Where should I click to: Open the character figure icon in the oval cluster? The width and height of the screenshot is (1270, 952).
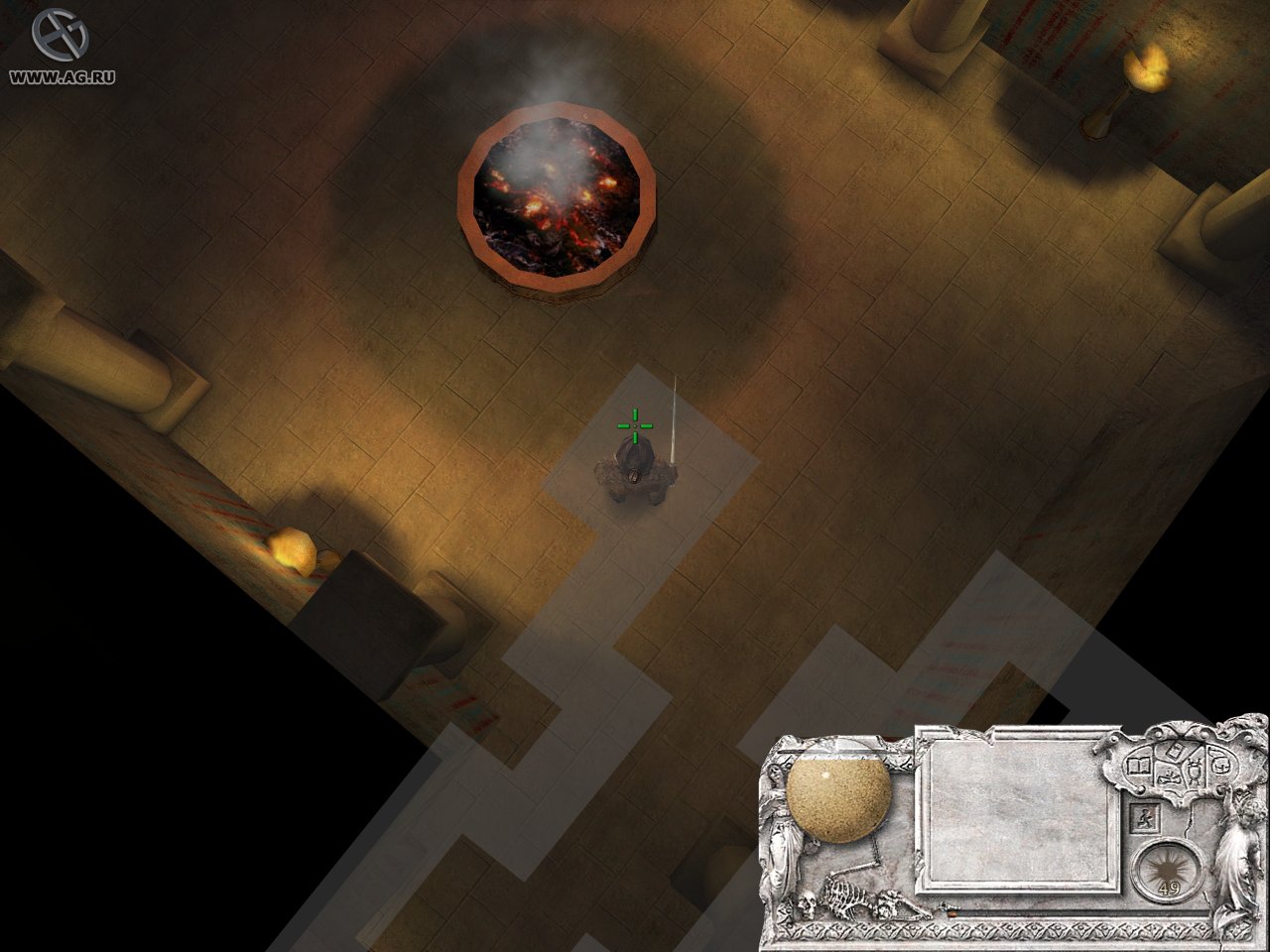pyautogui.click(x=1196, y=771)
